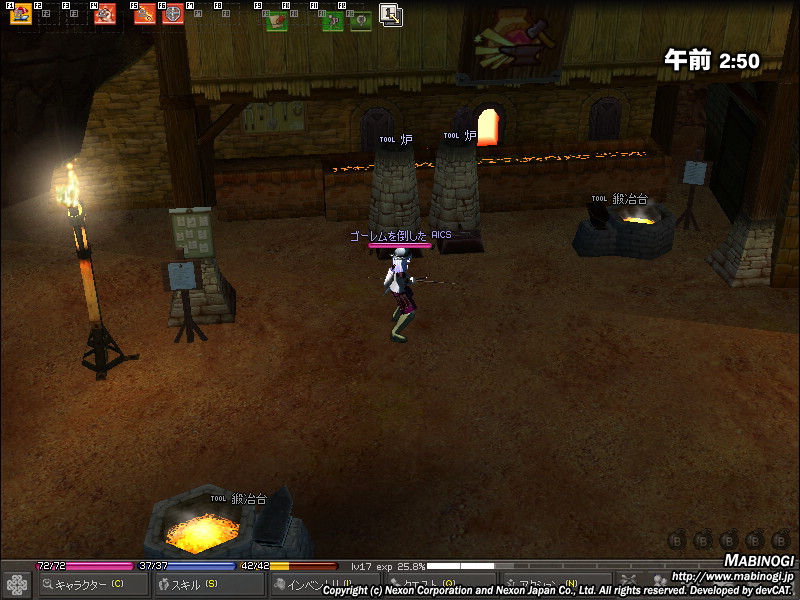Open the two-figures party icon
Viewport: 800px width, 600px height.
[x=659, y=581]
